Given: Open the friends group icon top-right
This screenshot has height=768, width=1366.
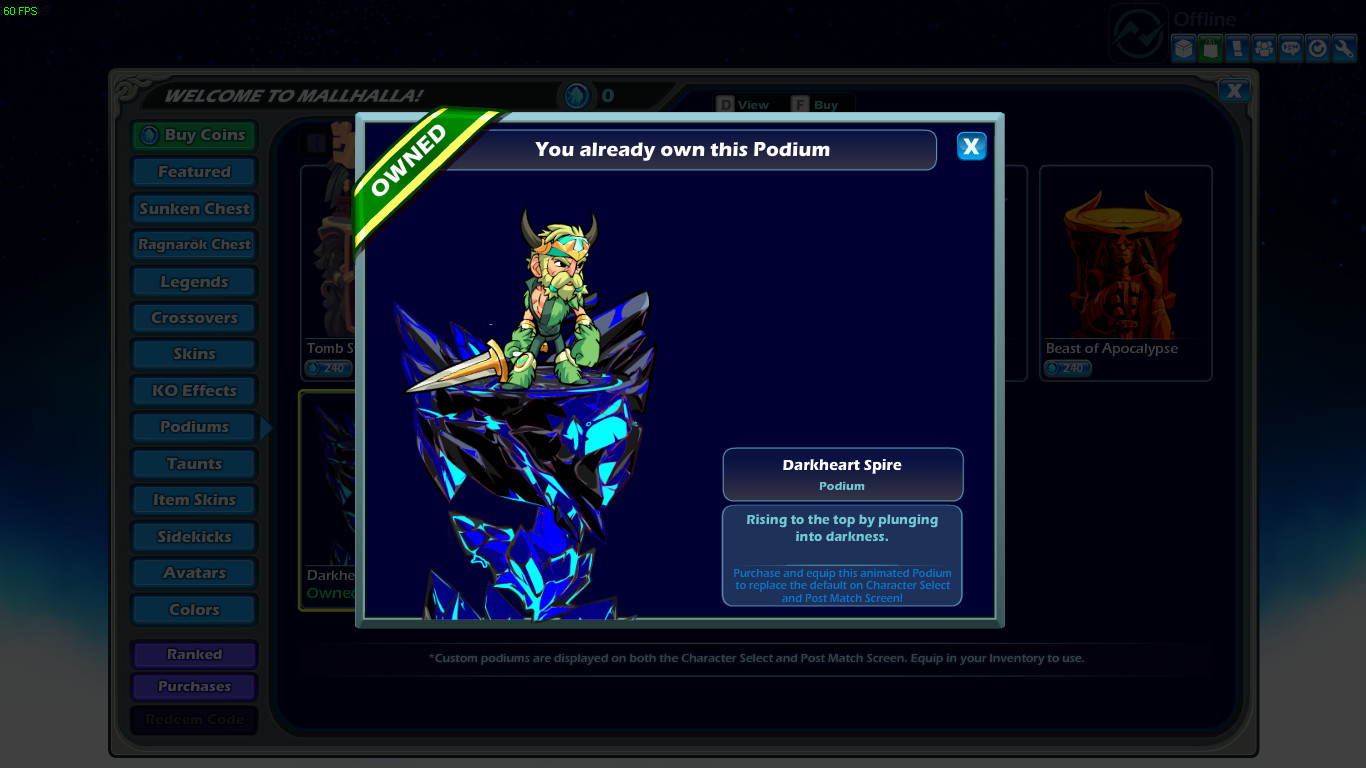Looking at the screenshot, I should point(1264,47).
